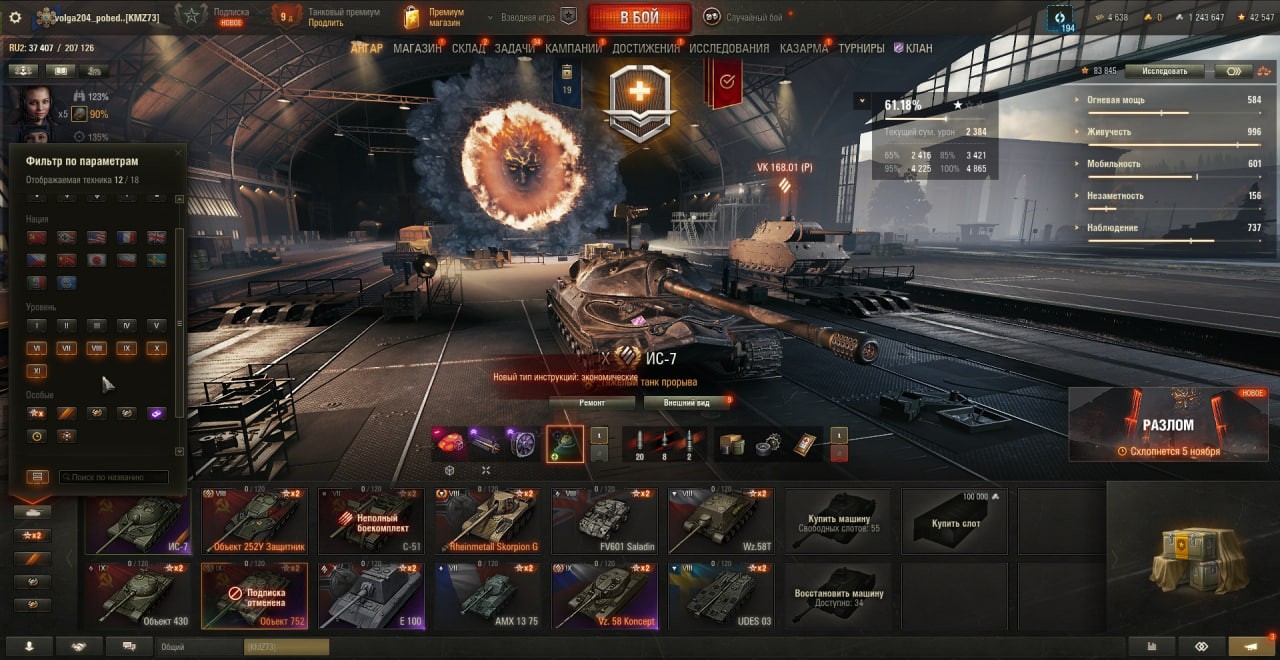Image resolution: width=1280 pixels, height=660 pixels.
Task: Toggle the tier X filter button
Action: coord(155,348)
